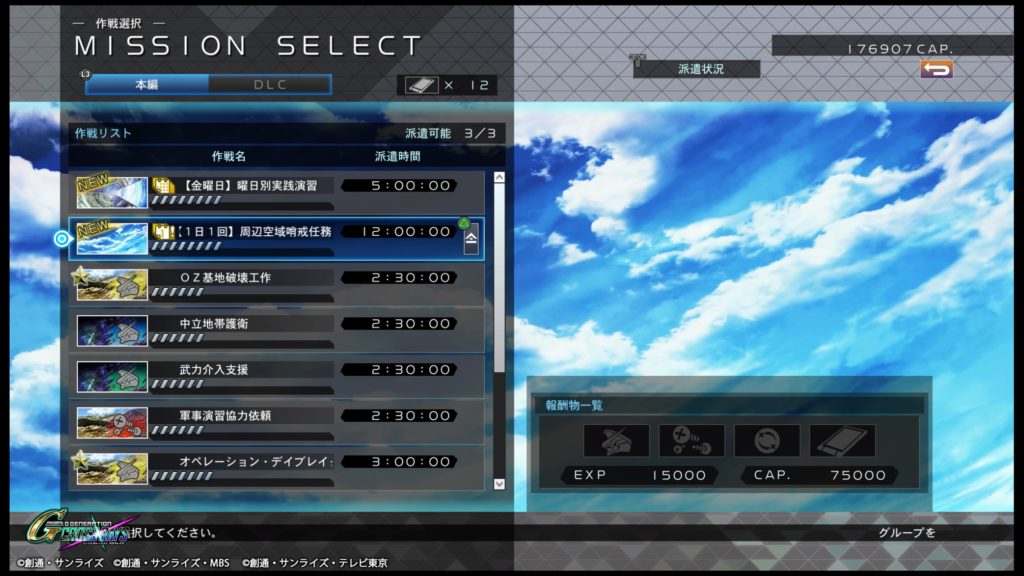Switch to the 本編 tab
The width and height of the screenshot is (1024, 576).
point(147,85)
